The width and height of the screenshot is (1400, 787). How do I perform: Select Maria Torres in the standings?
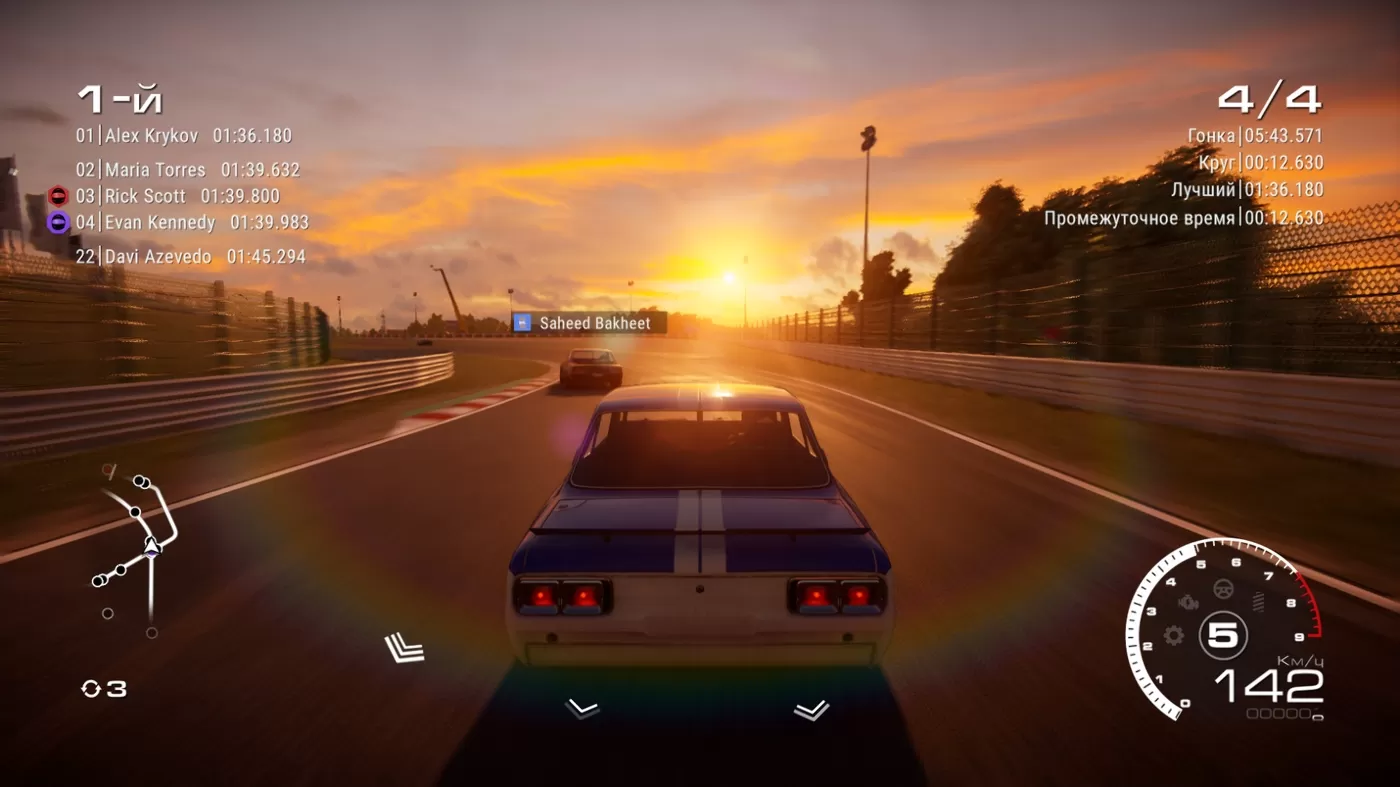[188, 170]
